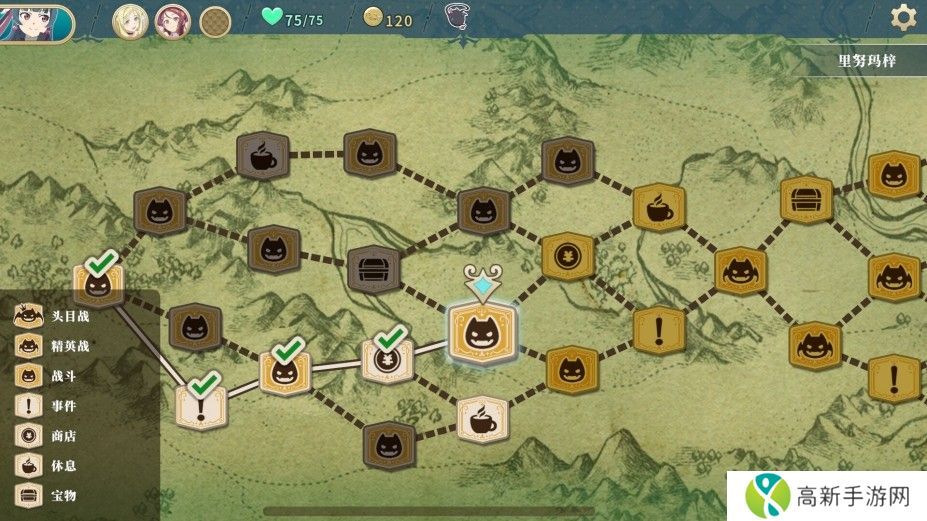The height and width of the screenshot is (521, 927).
Task: Open the red-haired party member portrait
Action: click(x=172, y=20)
